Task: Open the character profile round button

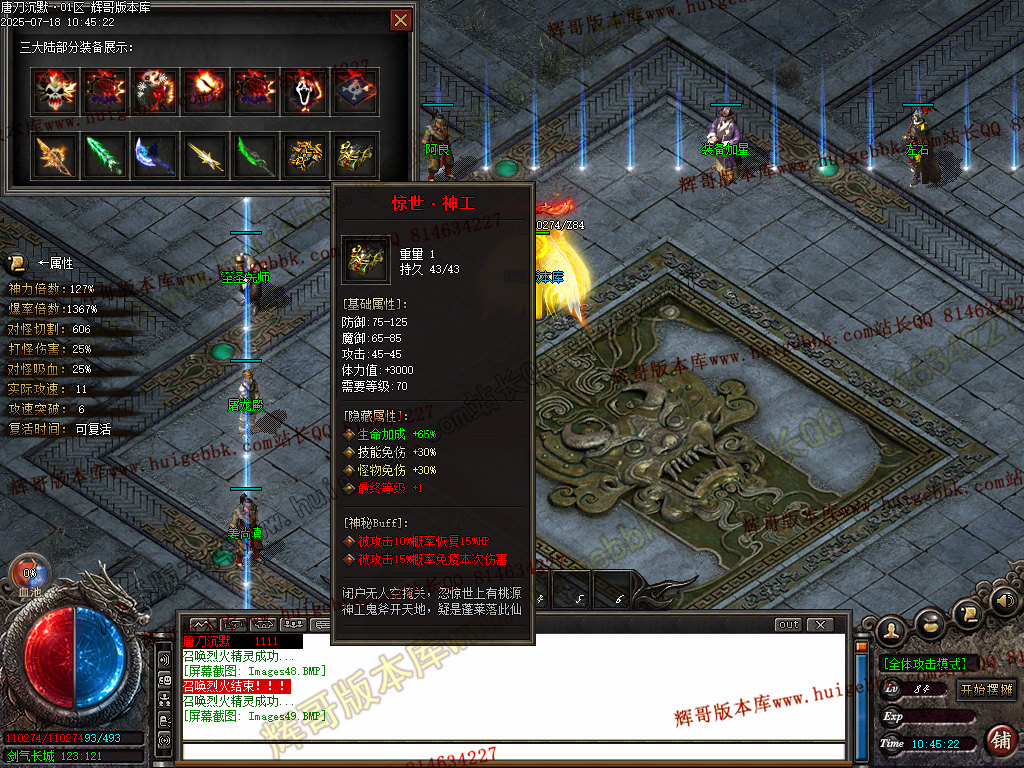Action: (892, 629)
